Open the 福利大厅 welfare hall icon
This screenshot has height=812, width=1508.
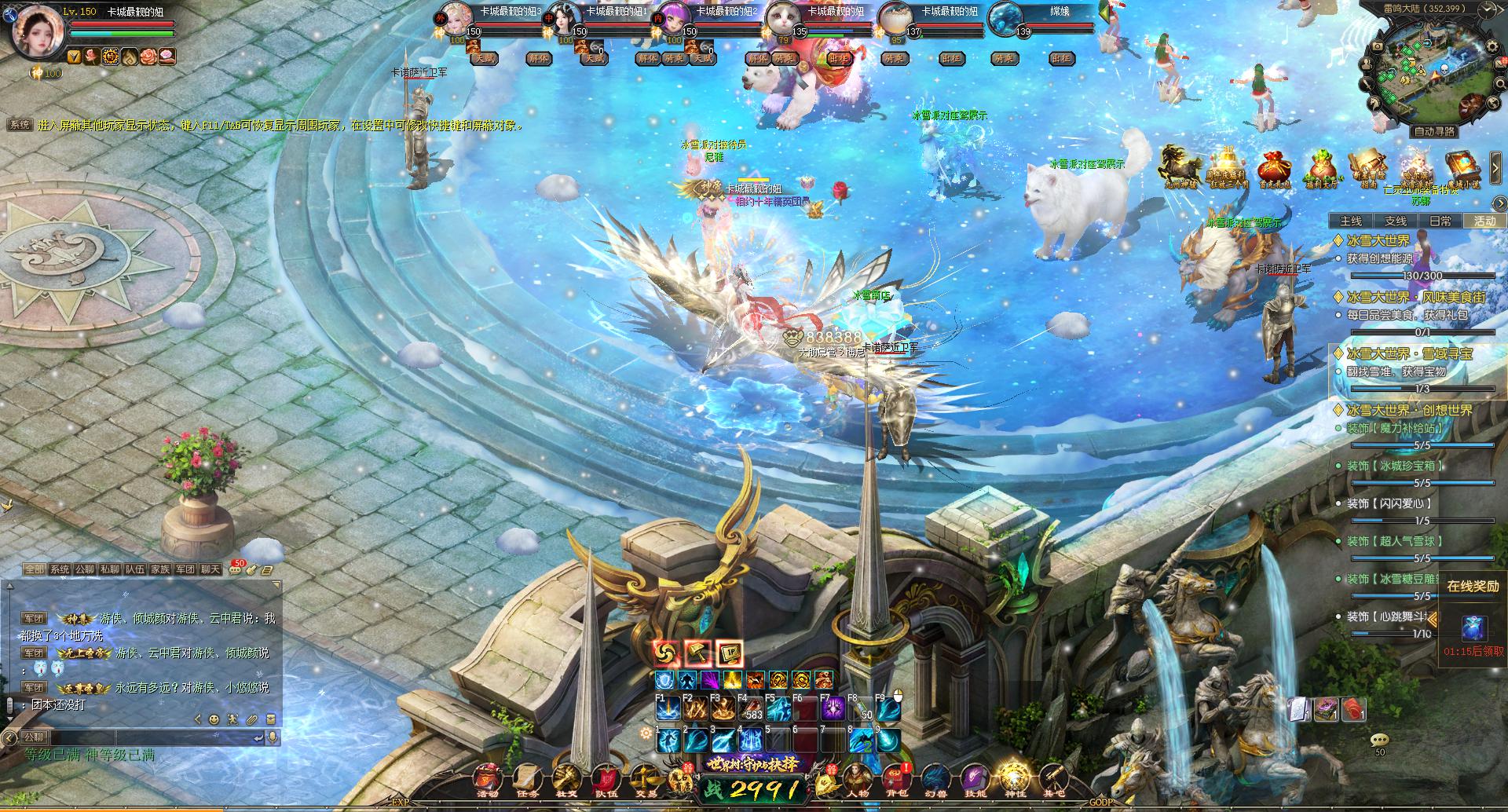point(1321,169)
